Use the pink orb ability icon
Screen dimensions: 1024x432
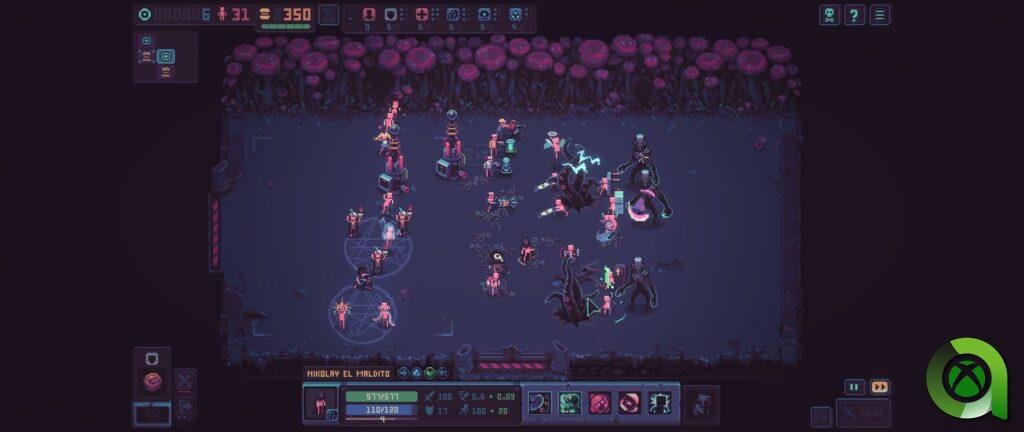(x=600, y=403)
